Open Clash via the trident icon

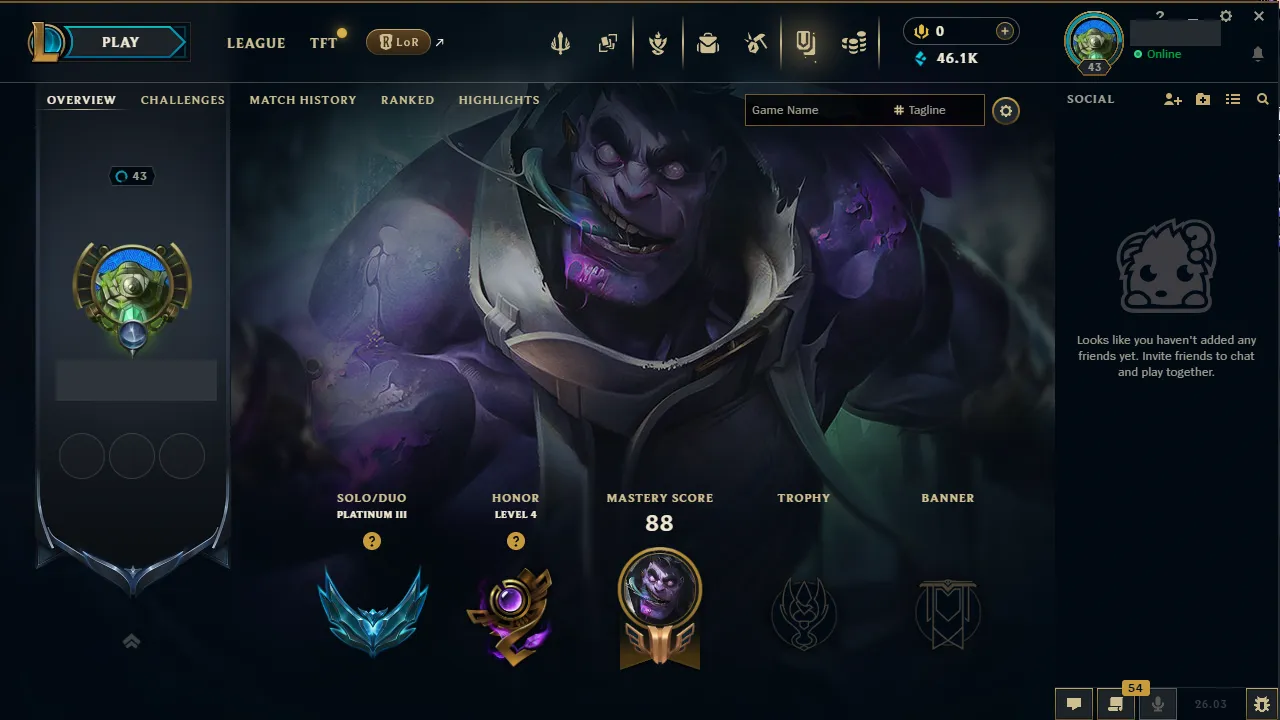[x=560, y=42]
